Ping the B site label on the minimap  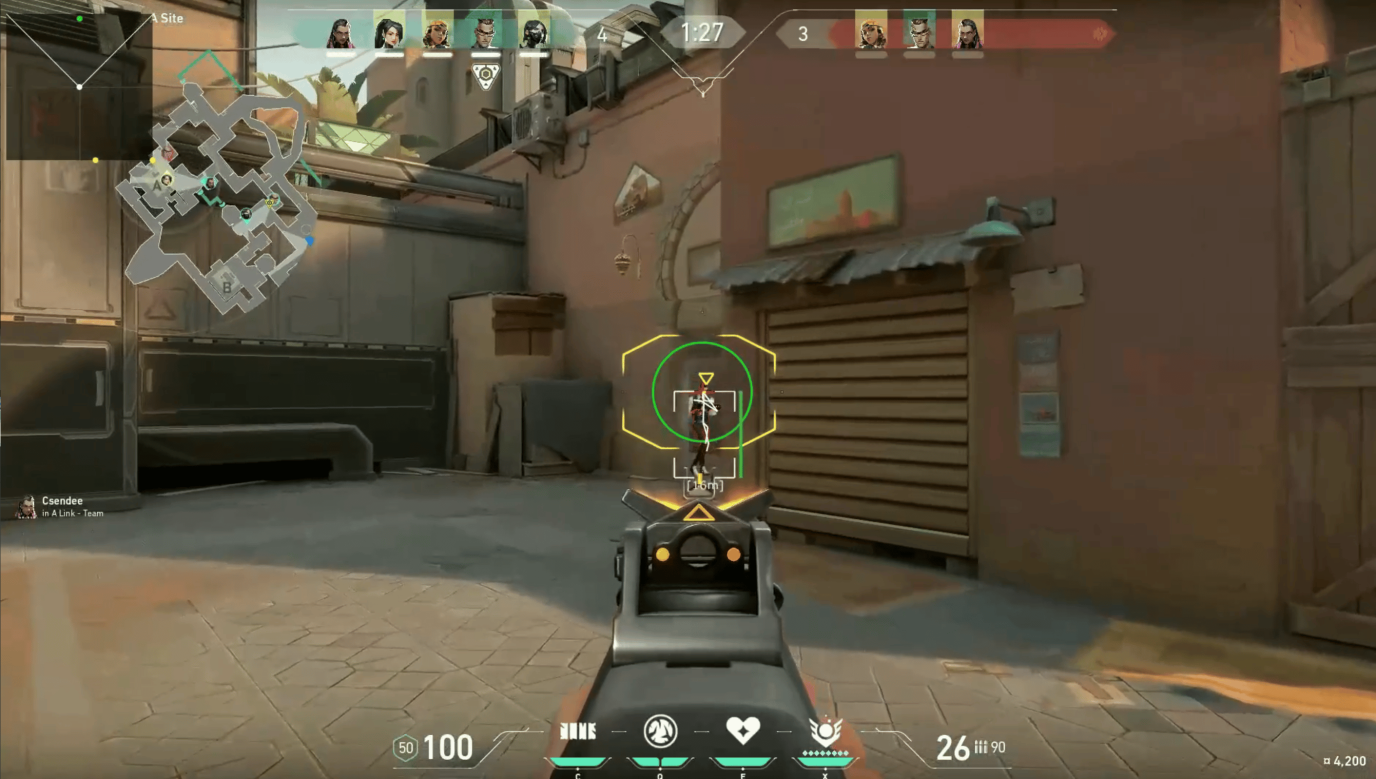pyautogui.click(x=227, y=287)
